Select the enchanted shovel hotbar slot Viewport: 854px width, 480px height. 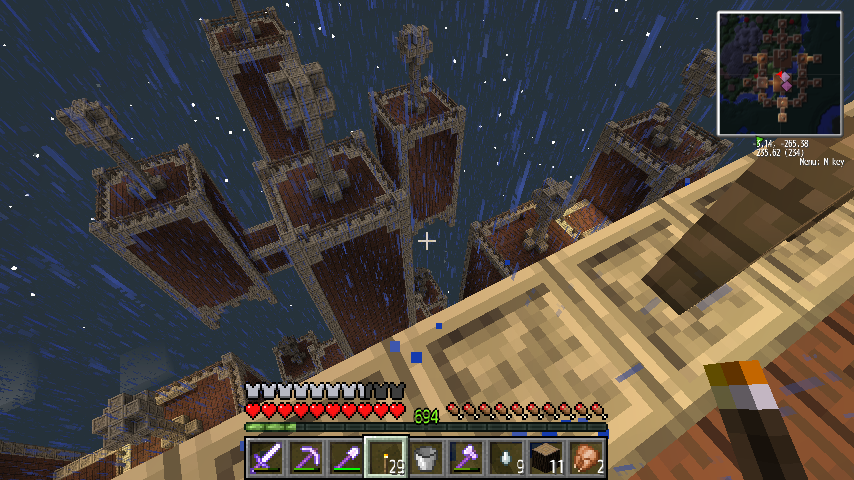pos(344,459)
